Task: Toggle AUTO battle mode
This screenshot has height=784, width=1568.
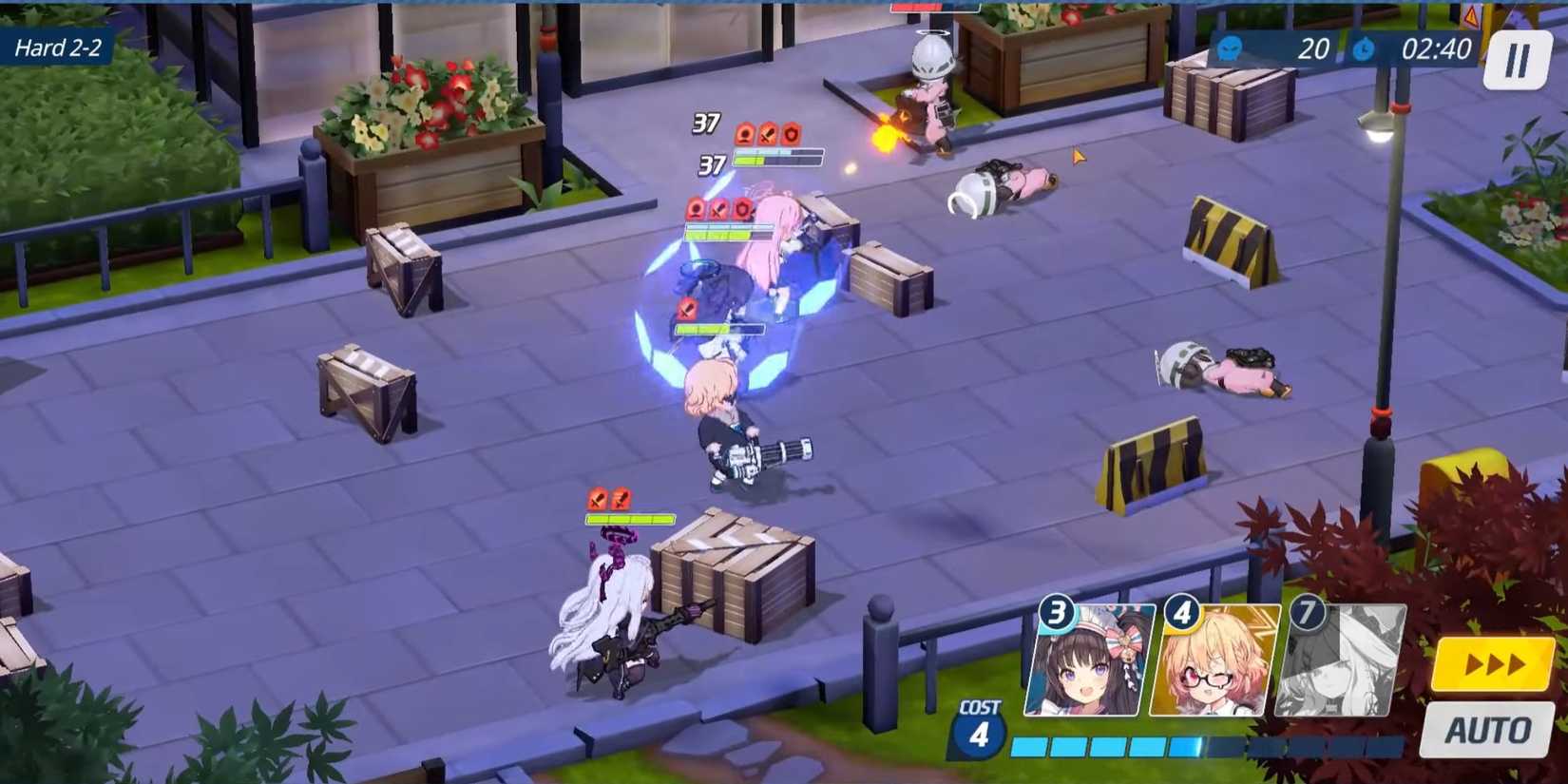Action: (1484, 732)
